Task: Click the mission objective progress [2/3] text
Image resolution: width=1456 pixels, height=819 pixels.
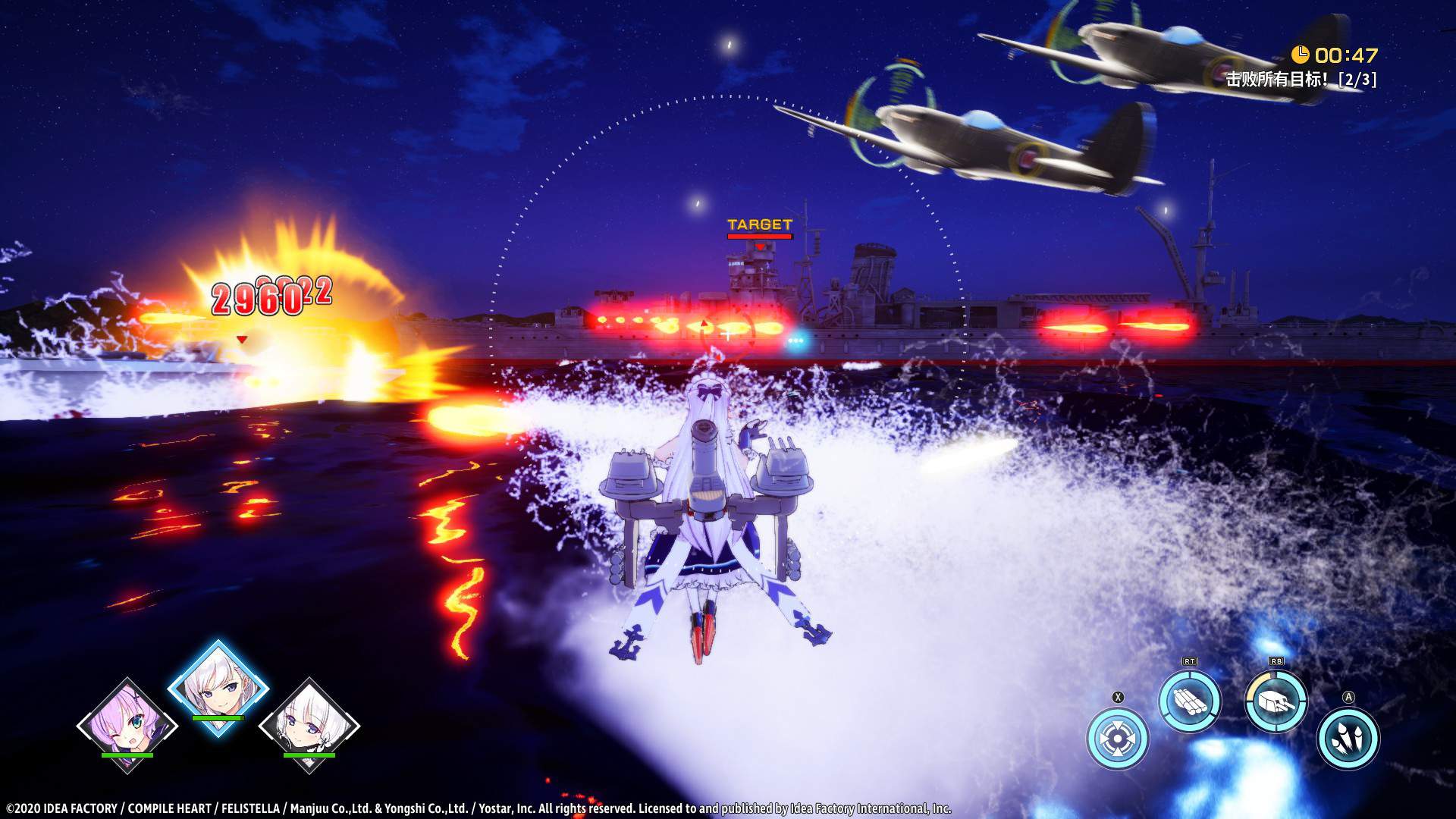Action: coord(1357,79)
